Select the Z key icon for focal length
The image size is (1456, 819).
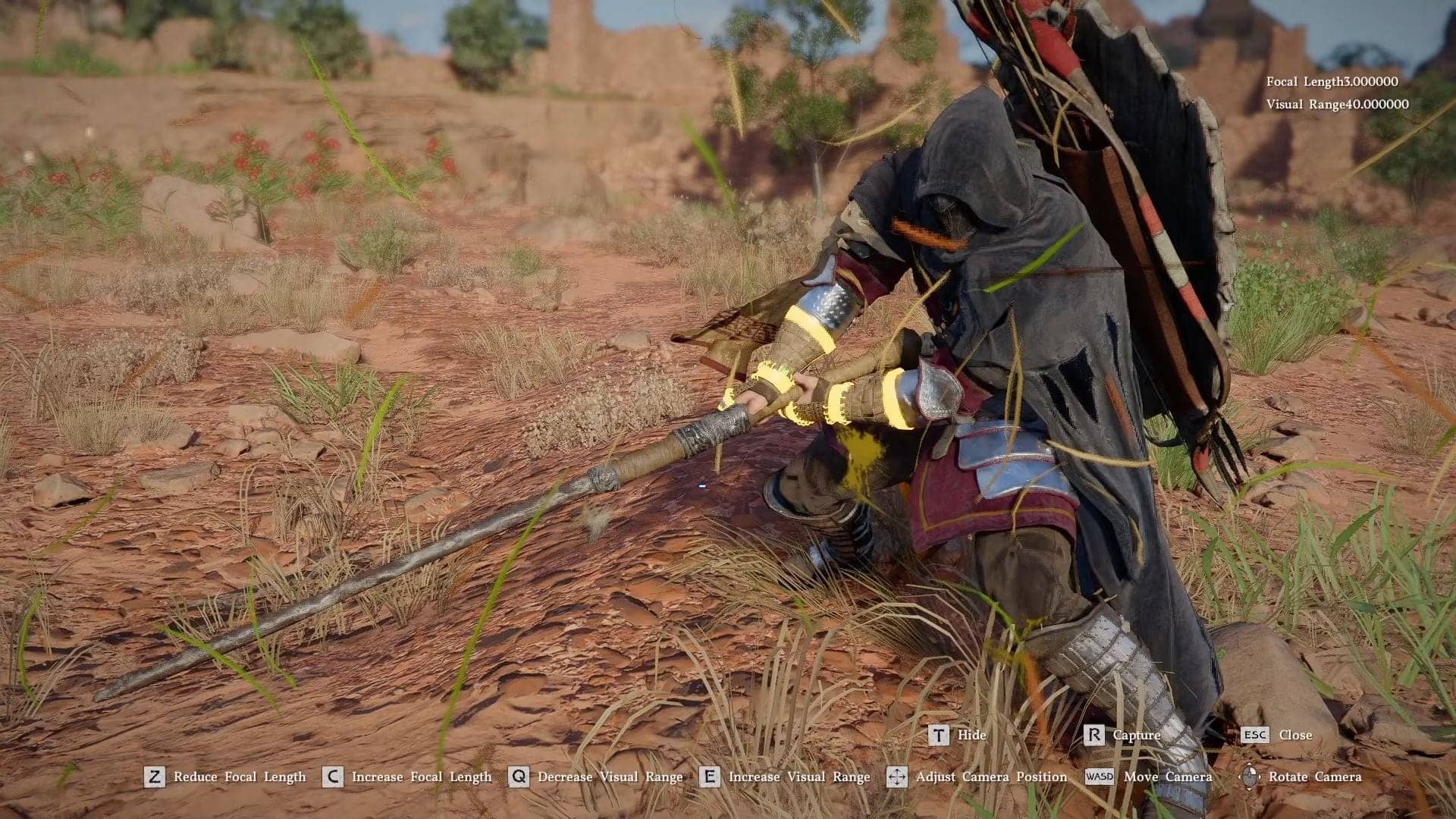[153, 777]
